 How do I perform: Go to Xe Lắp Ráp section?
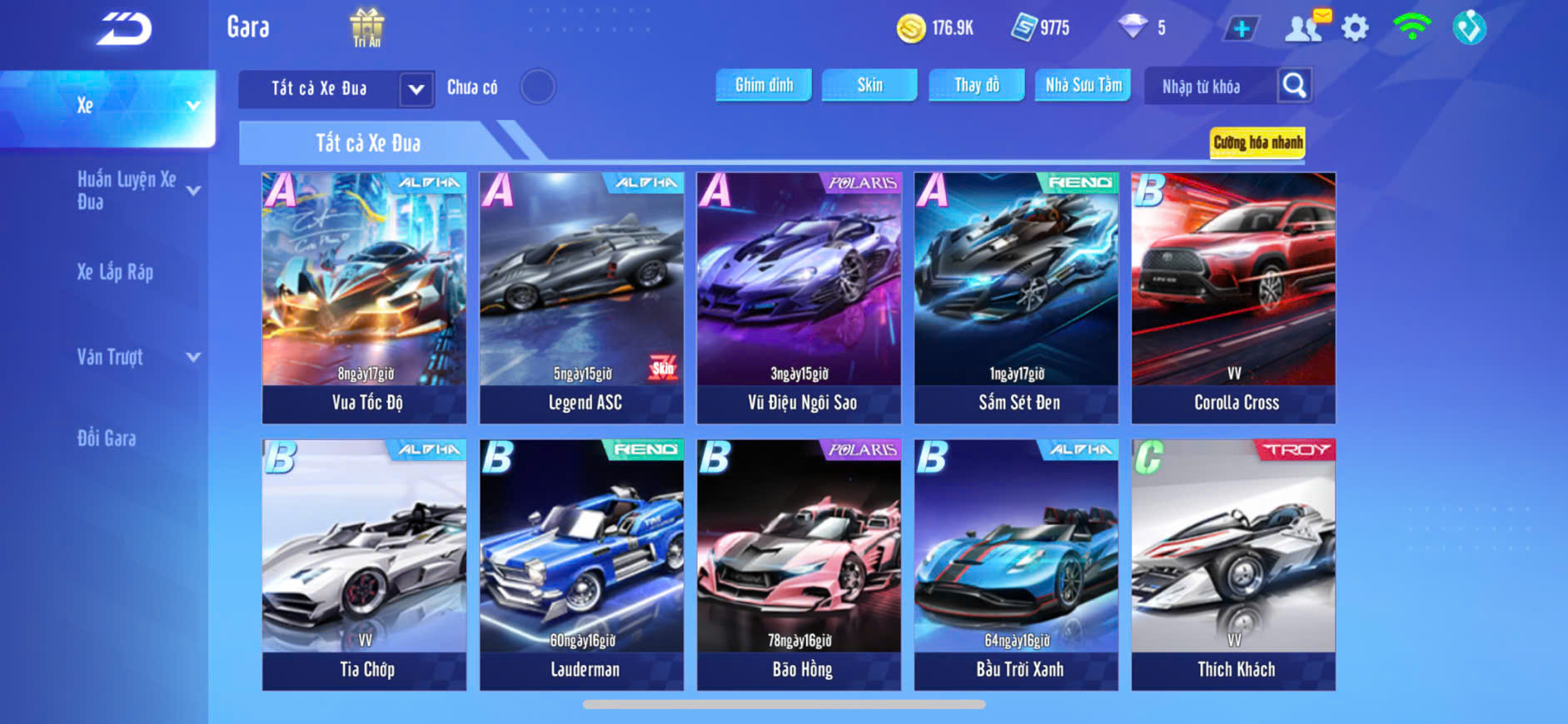point(115,272)
